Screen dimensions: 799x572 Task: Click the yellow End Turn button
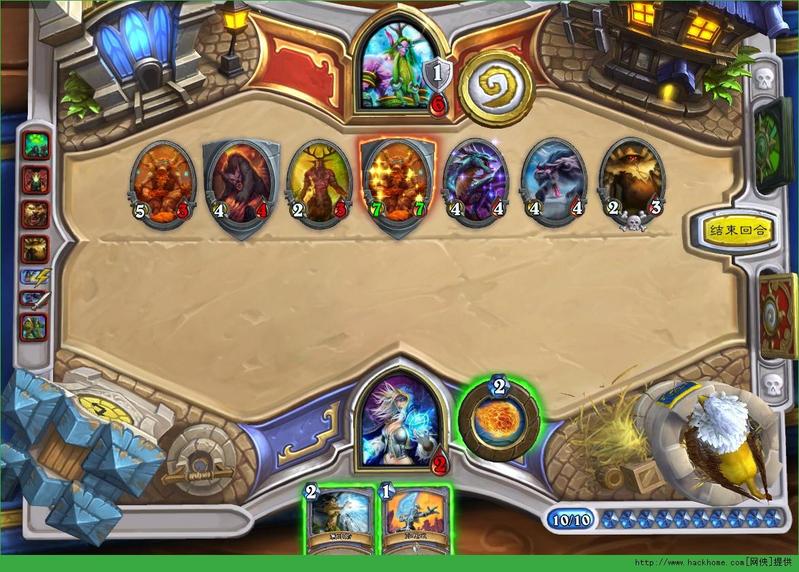[741, 229]
